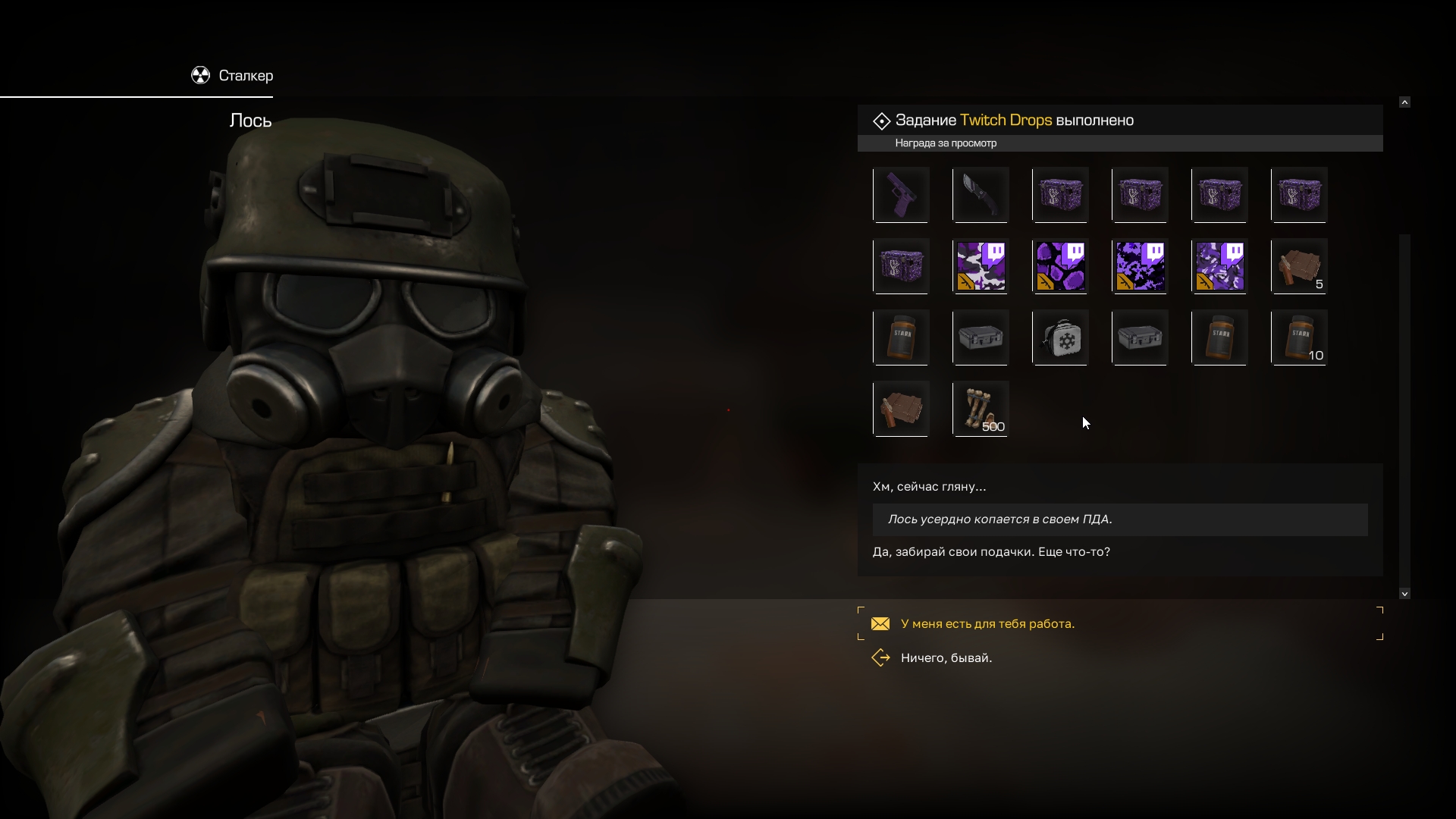Select the reward stack marked 500

point(981,409)
